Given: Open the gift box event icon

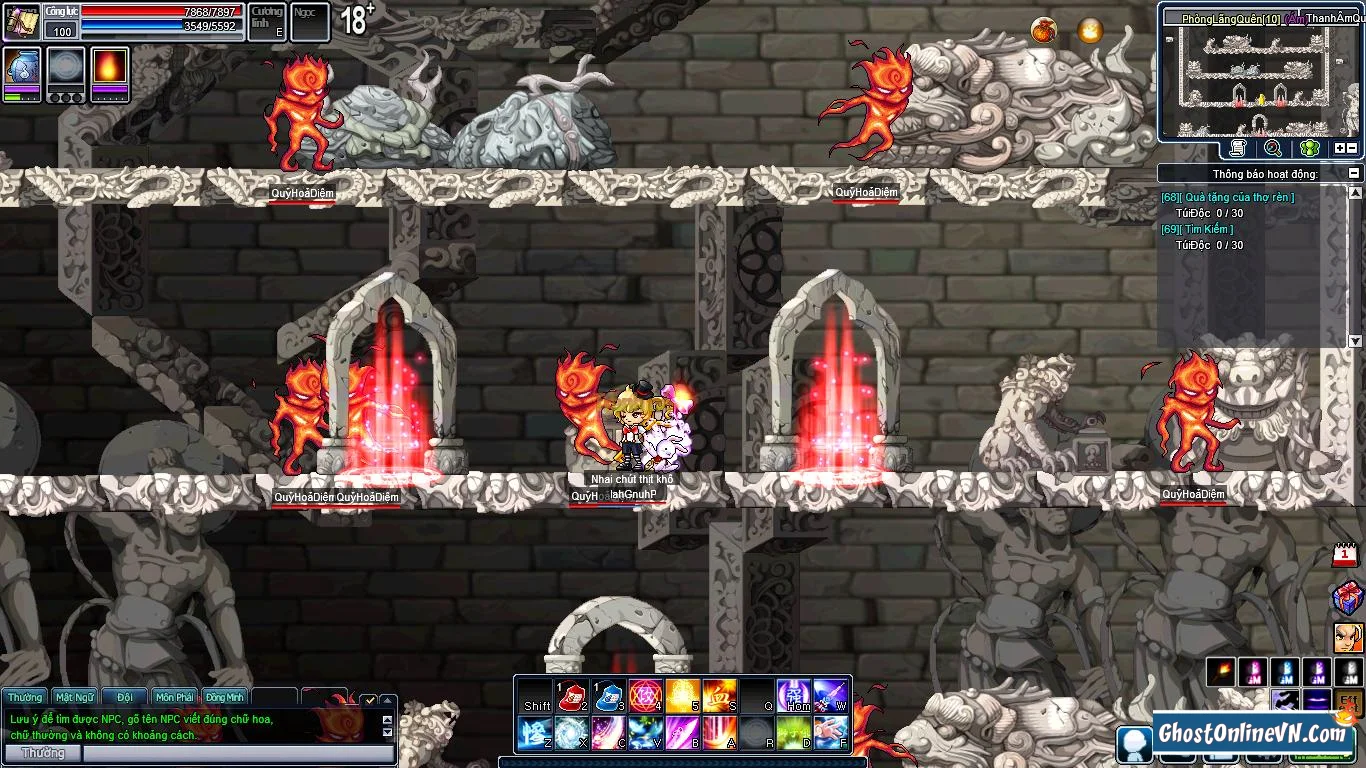Looking at the screenshot, I should [x=1347, y=598].
